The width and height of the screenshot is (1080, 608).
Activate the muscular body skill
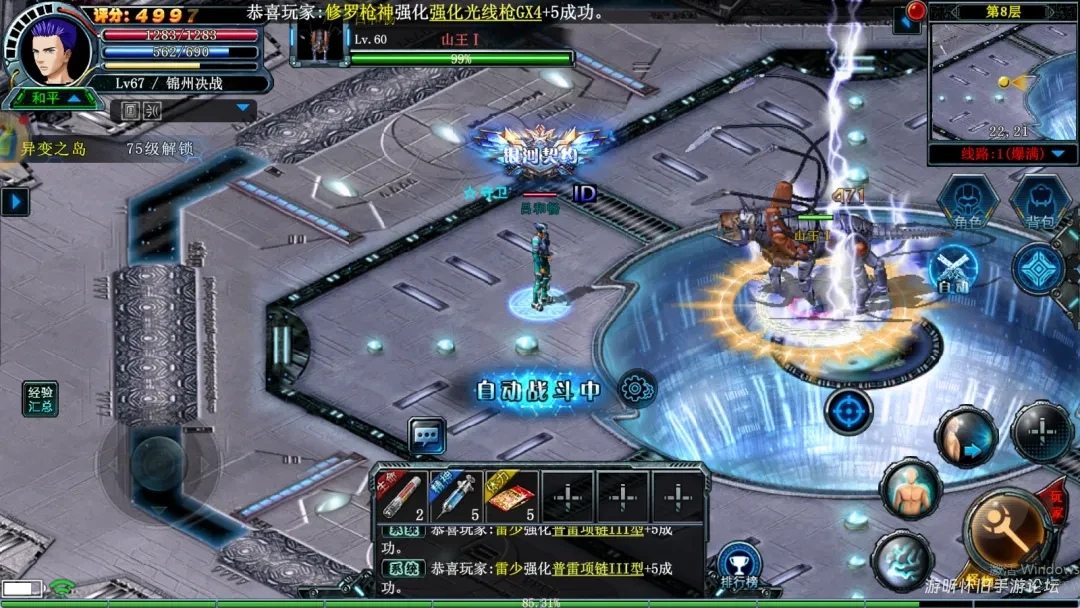[x=909, y=490]
